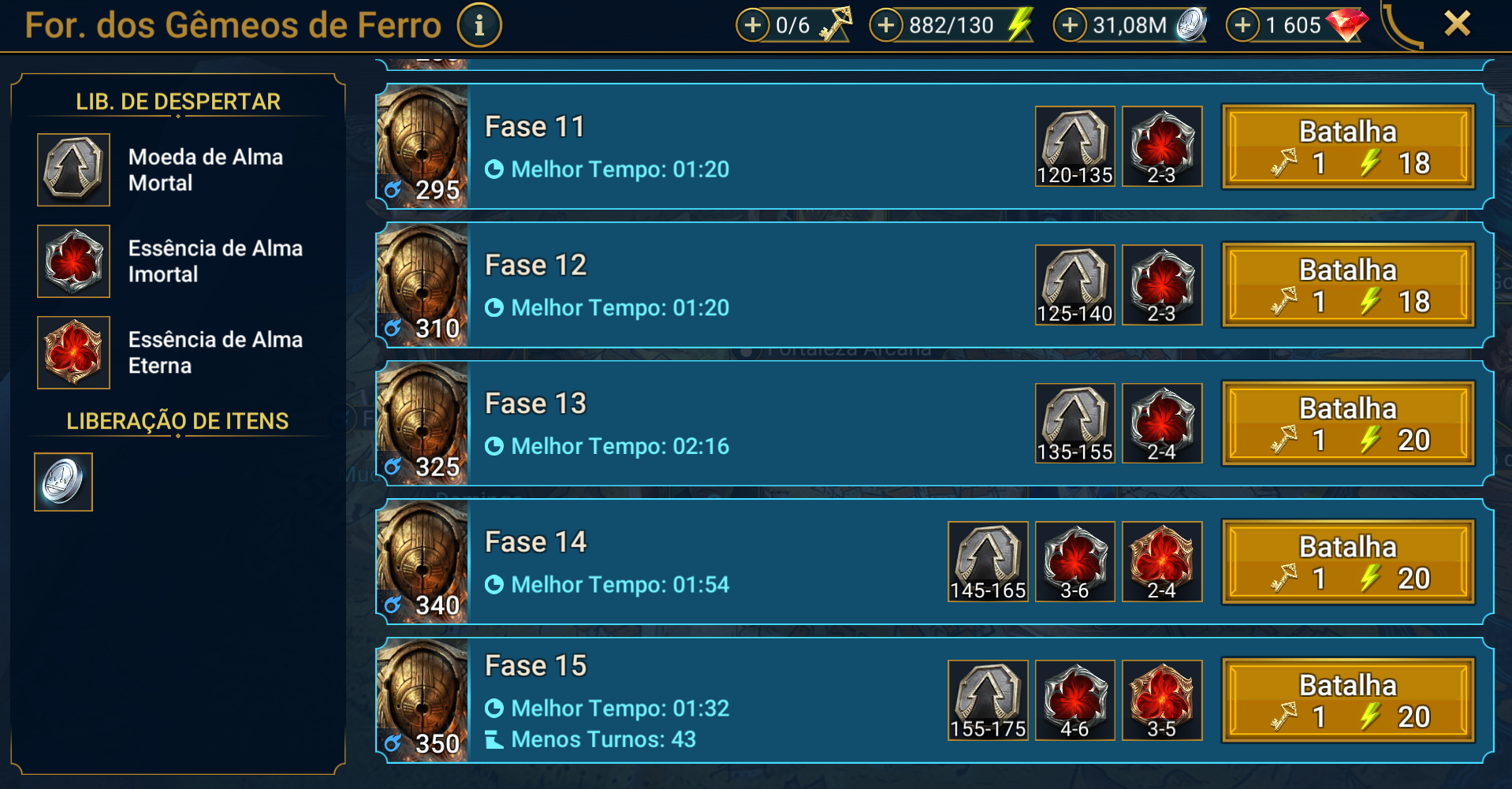Close the dungeon screen with X
The height and width of the screenshot is (789, 1512).
click(1457, 24)
